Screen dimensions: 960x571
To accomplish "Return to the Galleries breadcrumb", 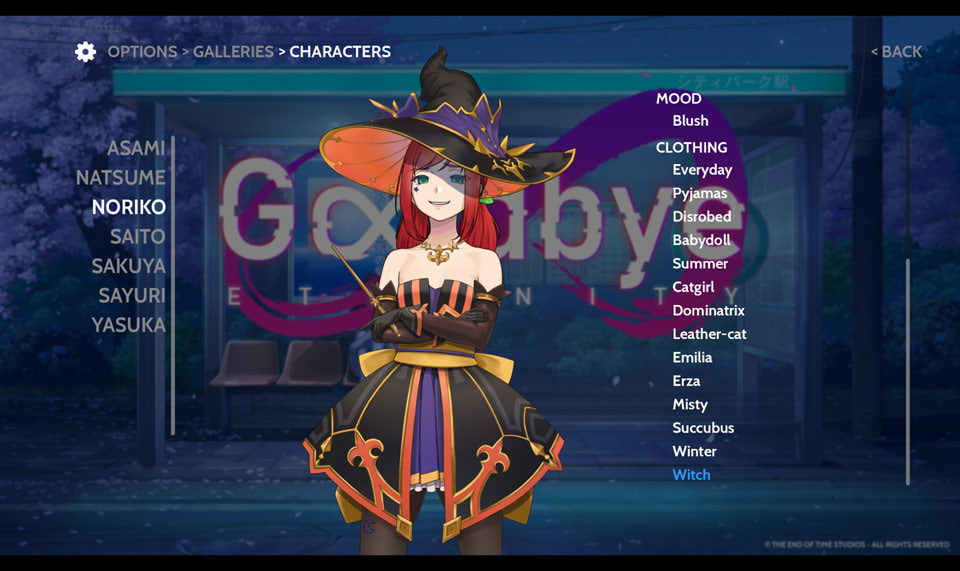I will point(233,52).
